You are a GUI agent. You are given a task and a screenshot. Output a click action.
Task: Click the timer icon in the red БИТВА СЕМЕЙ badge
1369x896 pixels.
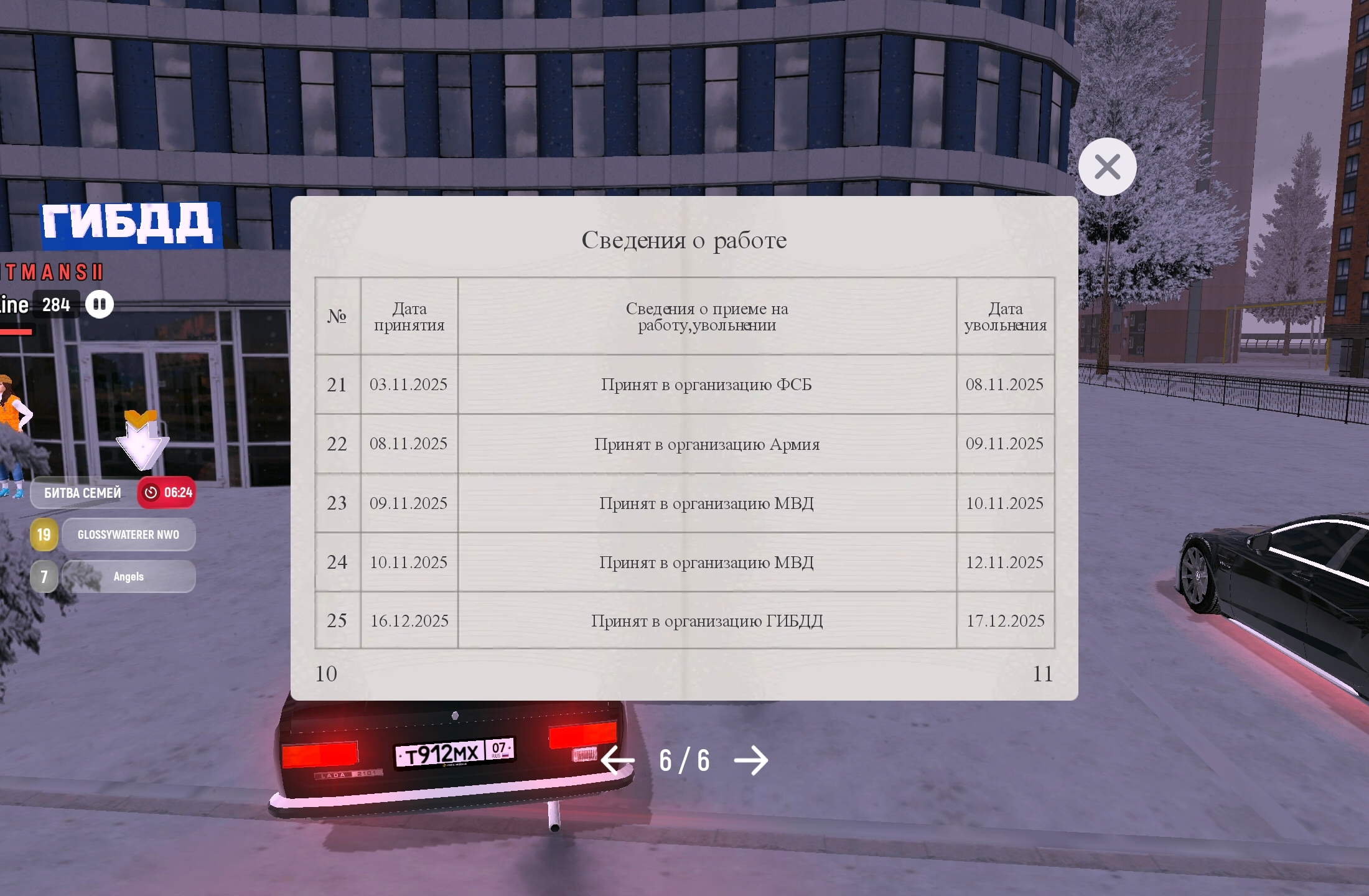(x=151, y=493)
